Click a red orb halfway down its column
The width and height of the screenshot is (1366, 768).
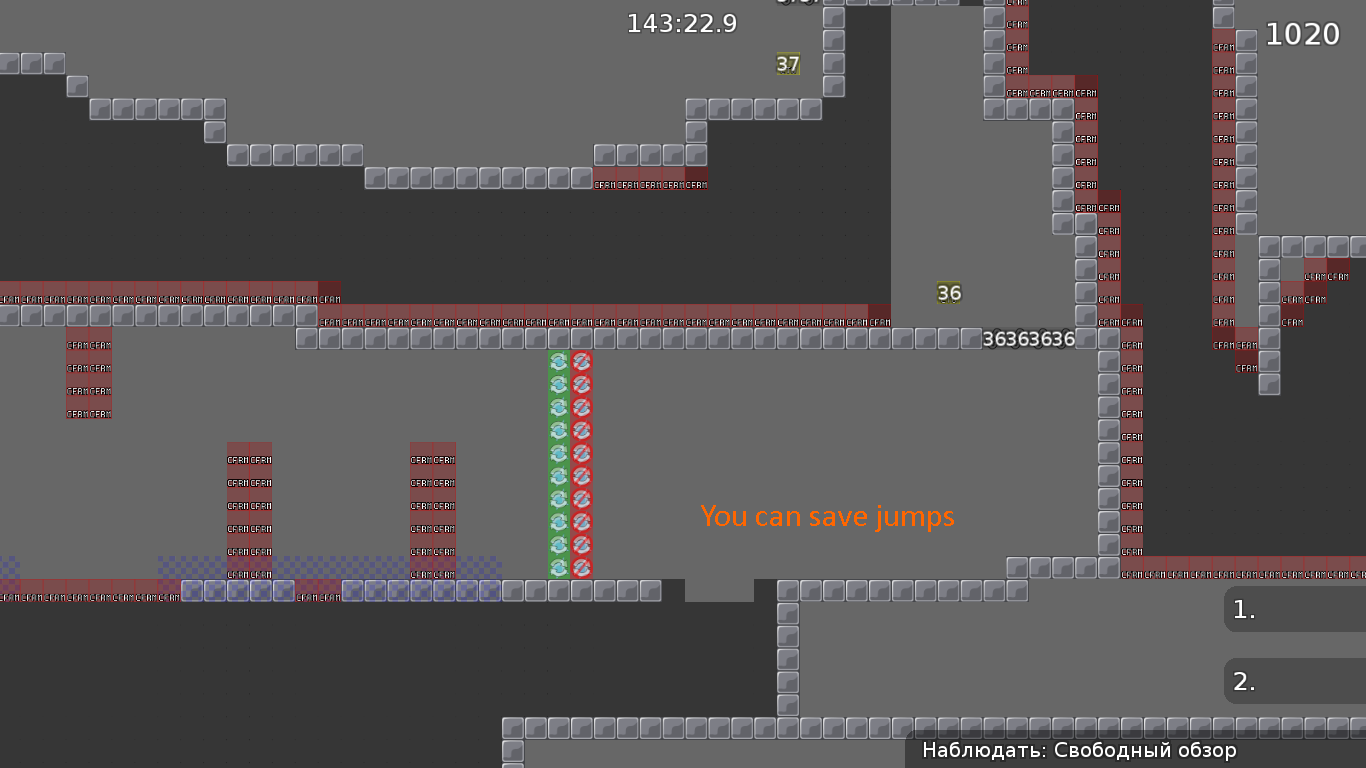(x=583, y=465)
